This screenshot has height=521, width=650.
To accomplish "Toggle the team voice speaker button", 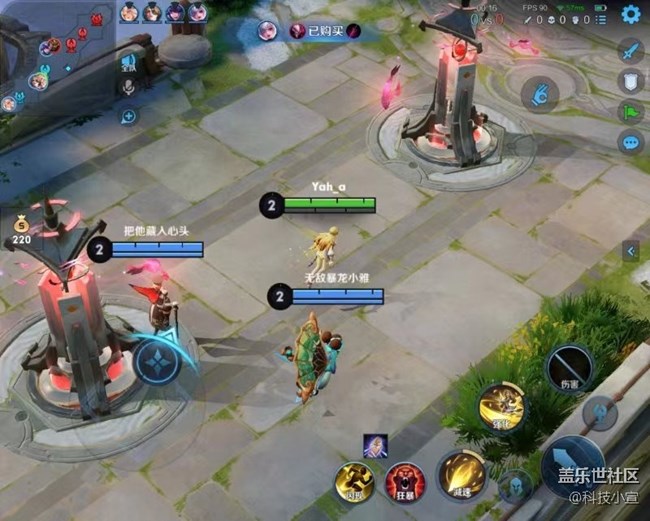I will (x=128, y=64).
